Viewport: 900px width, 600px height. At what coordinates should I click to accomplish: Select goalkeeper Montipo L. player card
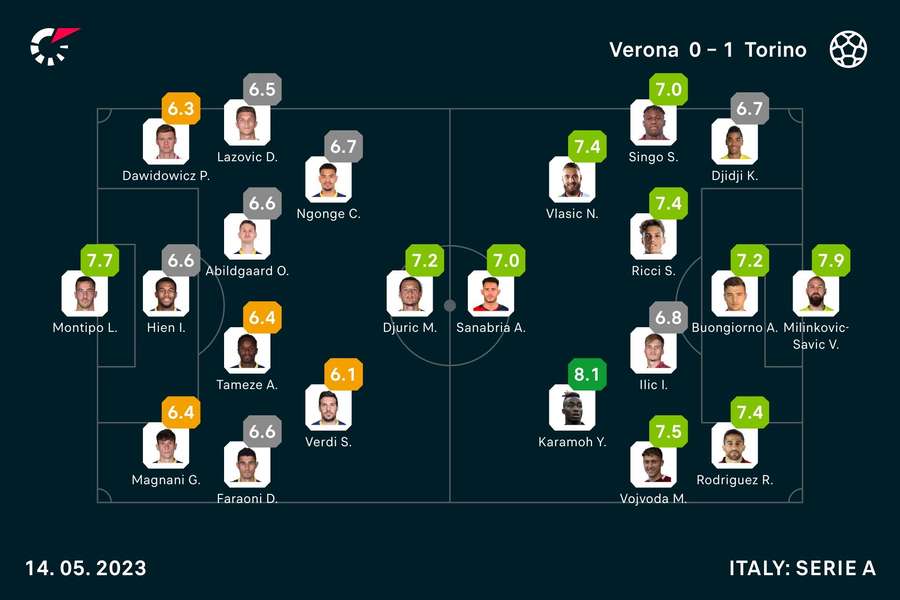(84, 293)
